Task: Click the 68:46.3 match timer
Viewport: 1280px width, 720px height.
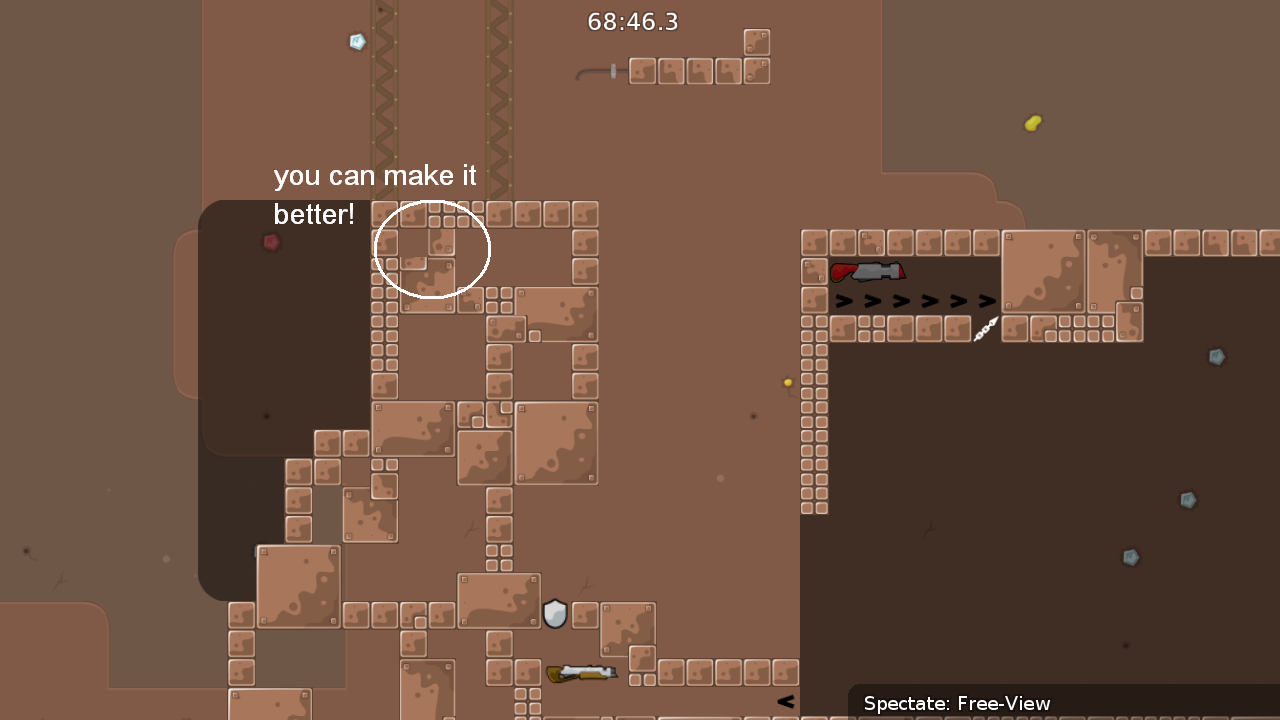Action: click(x=633, y=21)
